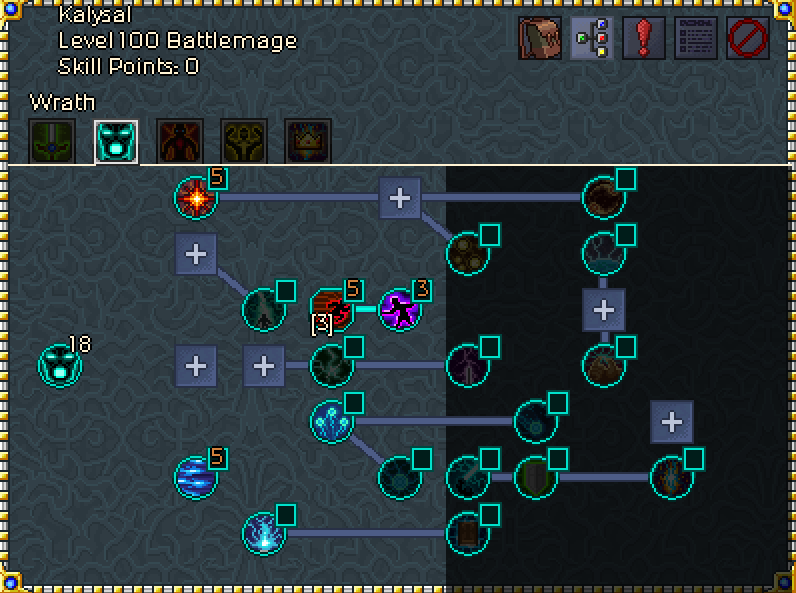Select the cyan mask mastery icon showing 18
Image resolution: width=796 pixels, height=593 pixels.
[59, 365]
